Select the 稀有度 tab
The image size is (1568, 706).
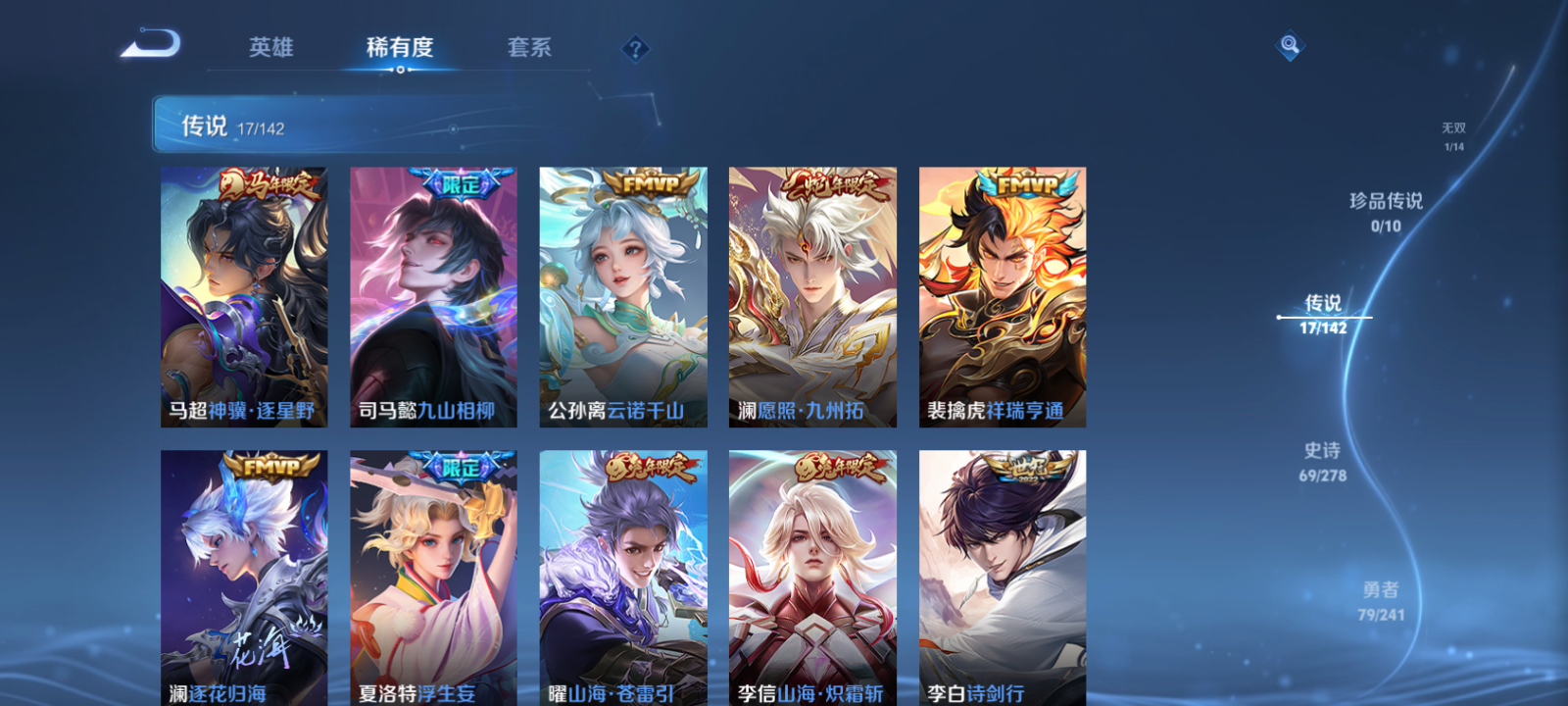point(398,46)
